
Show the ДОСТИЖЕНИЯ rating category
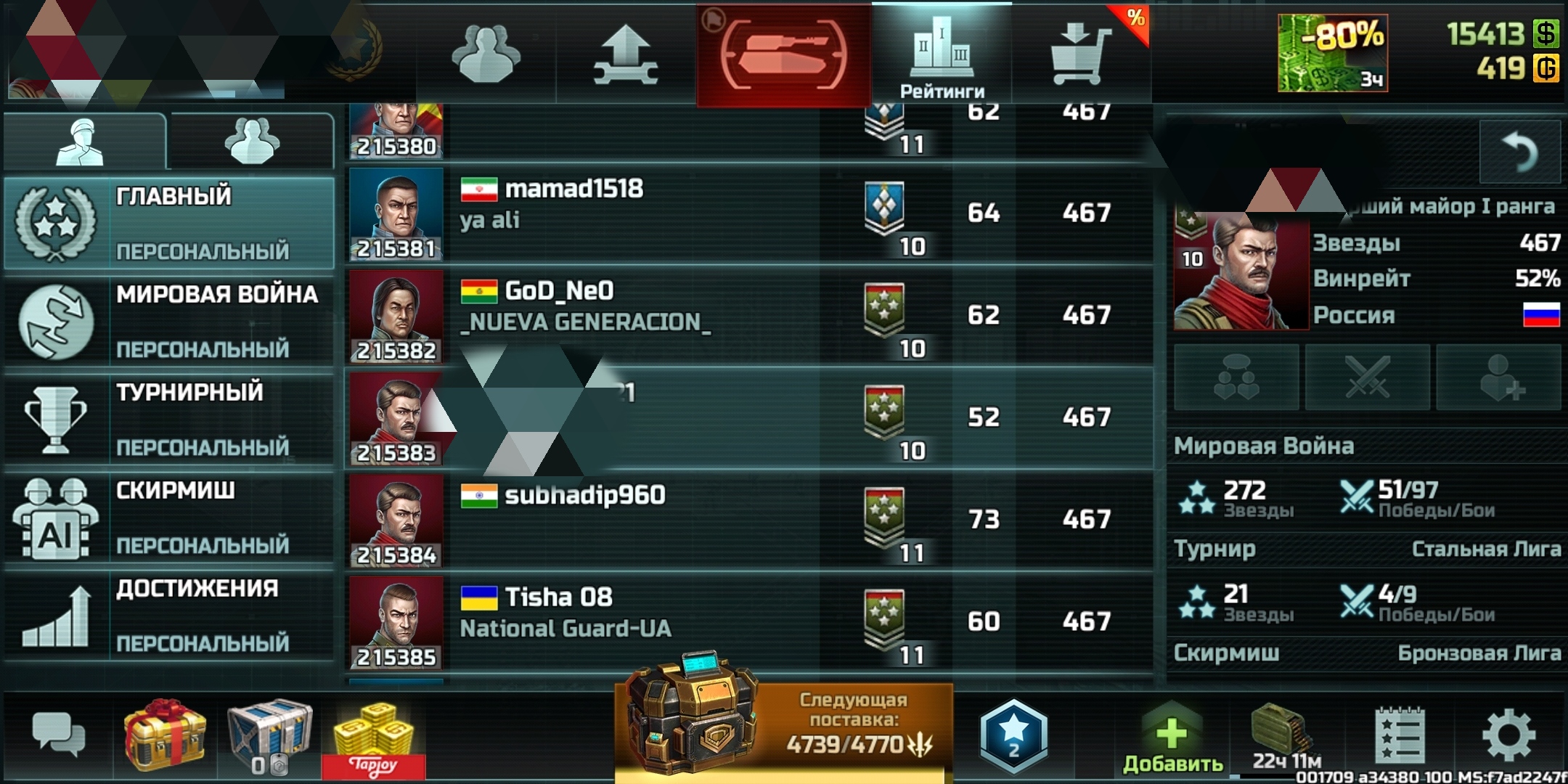pyautogui.click(x=170, y=616)
